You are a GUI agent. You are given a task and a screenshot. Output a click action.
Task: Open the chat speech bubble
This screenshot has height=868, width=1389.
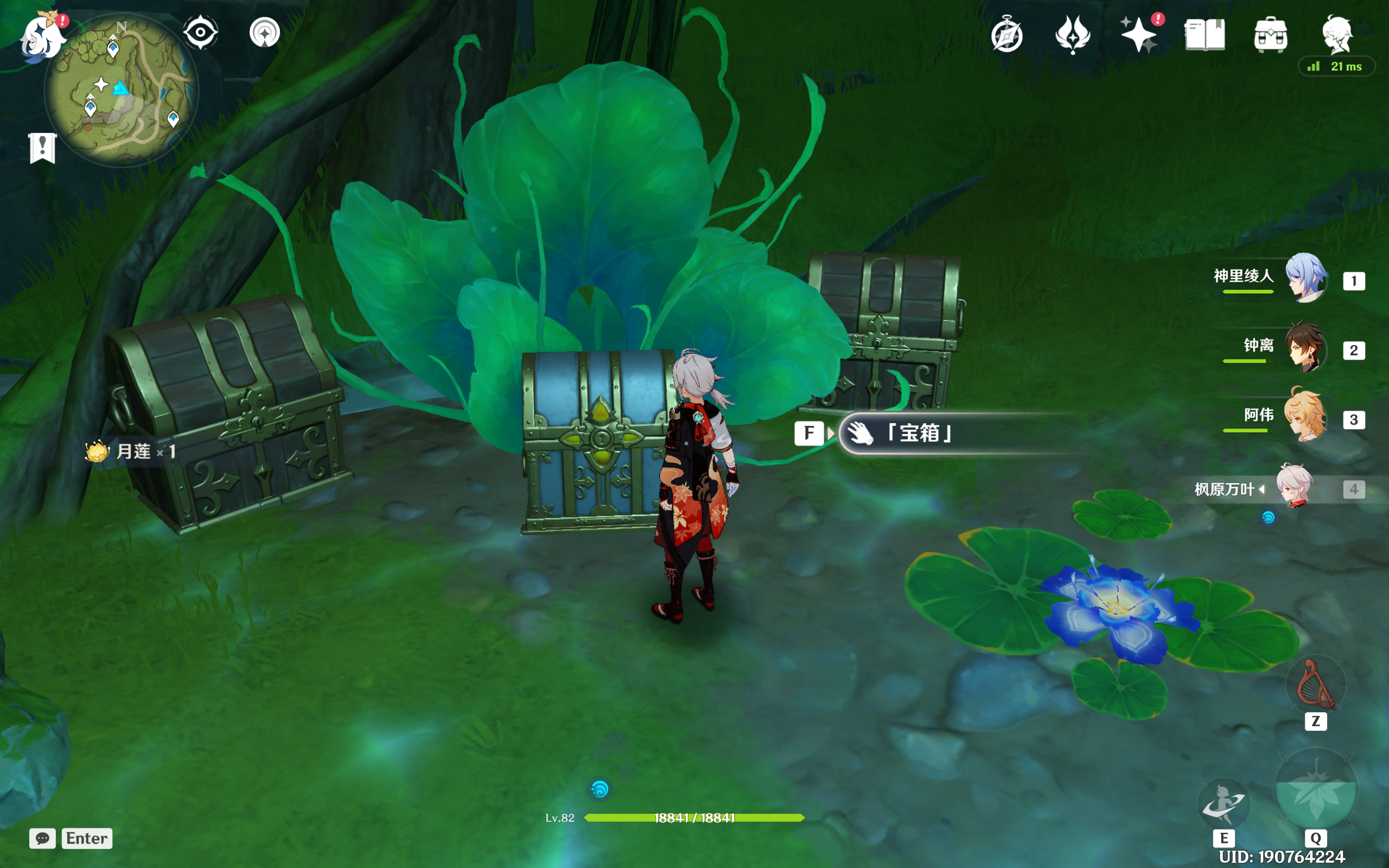(x=42, y=838)
